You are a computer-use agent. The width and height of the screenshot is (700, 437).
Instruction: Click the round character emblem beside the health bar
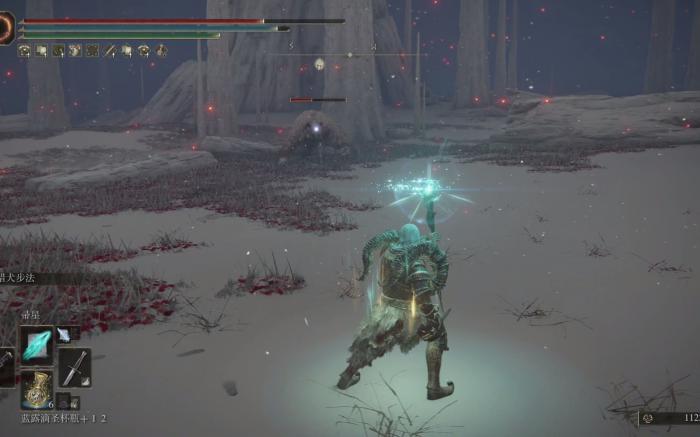point(6,29)
